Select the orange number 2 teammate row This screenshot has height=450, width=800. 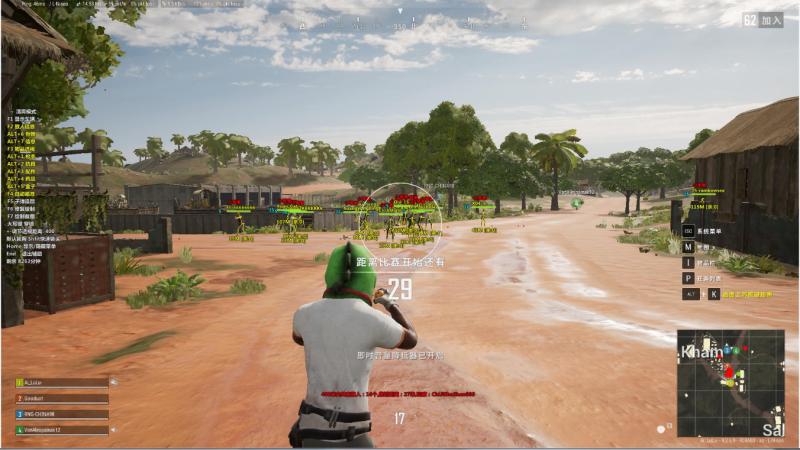[x=62, y=398]
